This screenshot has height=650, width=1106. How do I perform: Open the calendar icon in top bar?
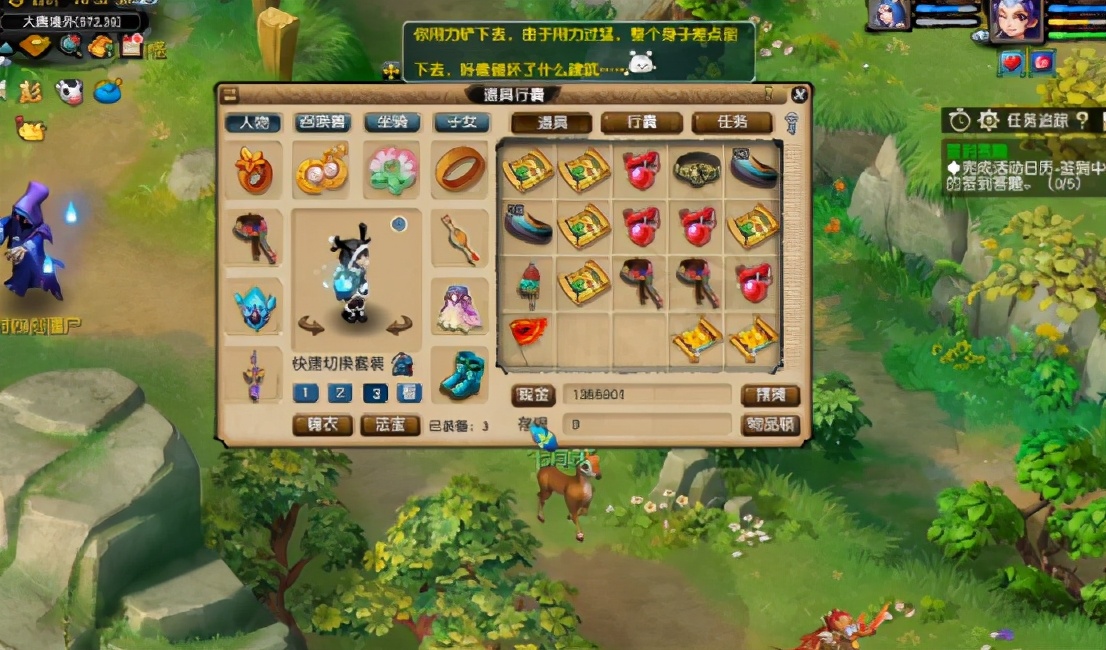click(x=132, y=45)
